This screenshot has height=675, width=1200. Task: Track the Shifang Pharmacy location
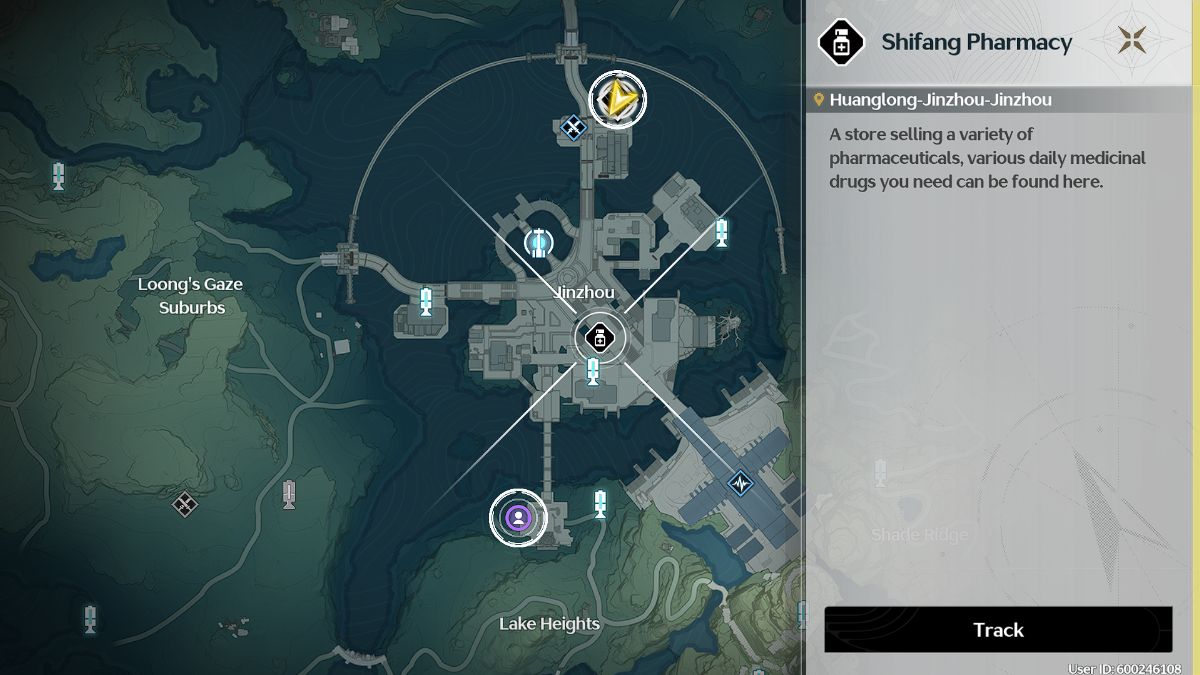997,630
